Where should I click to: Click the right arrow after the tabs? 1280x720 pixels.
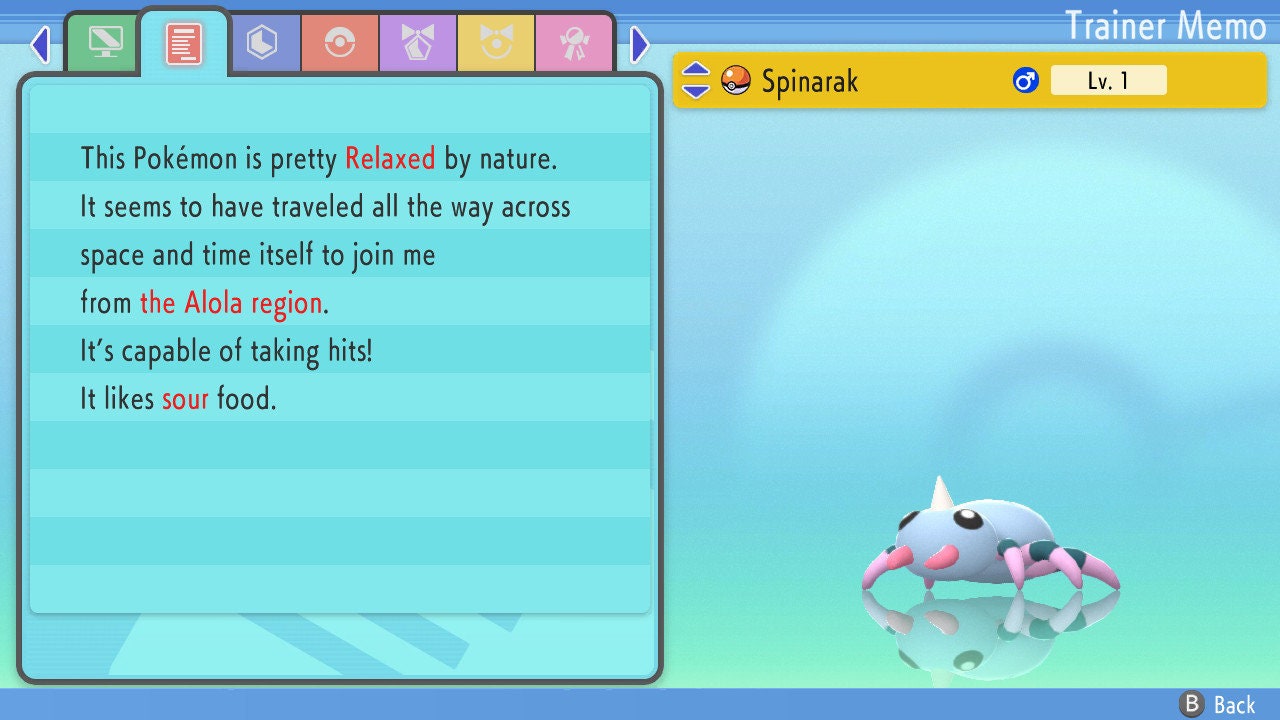coord(640,44)
